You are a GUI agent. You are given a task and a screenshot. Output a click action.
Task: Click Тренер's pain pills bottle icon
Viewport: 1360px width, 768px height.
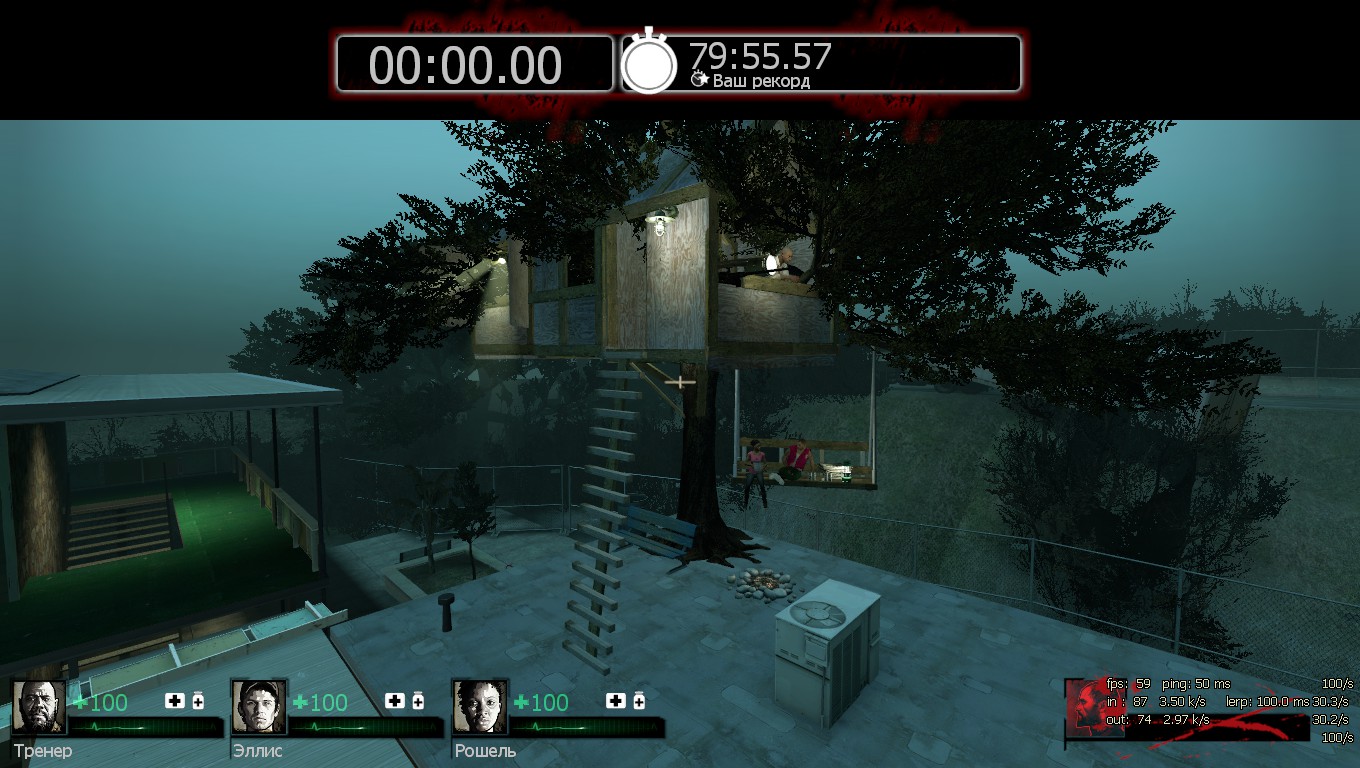click(198, 701)
